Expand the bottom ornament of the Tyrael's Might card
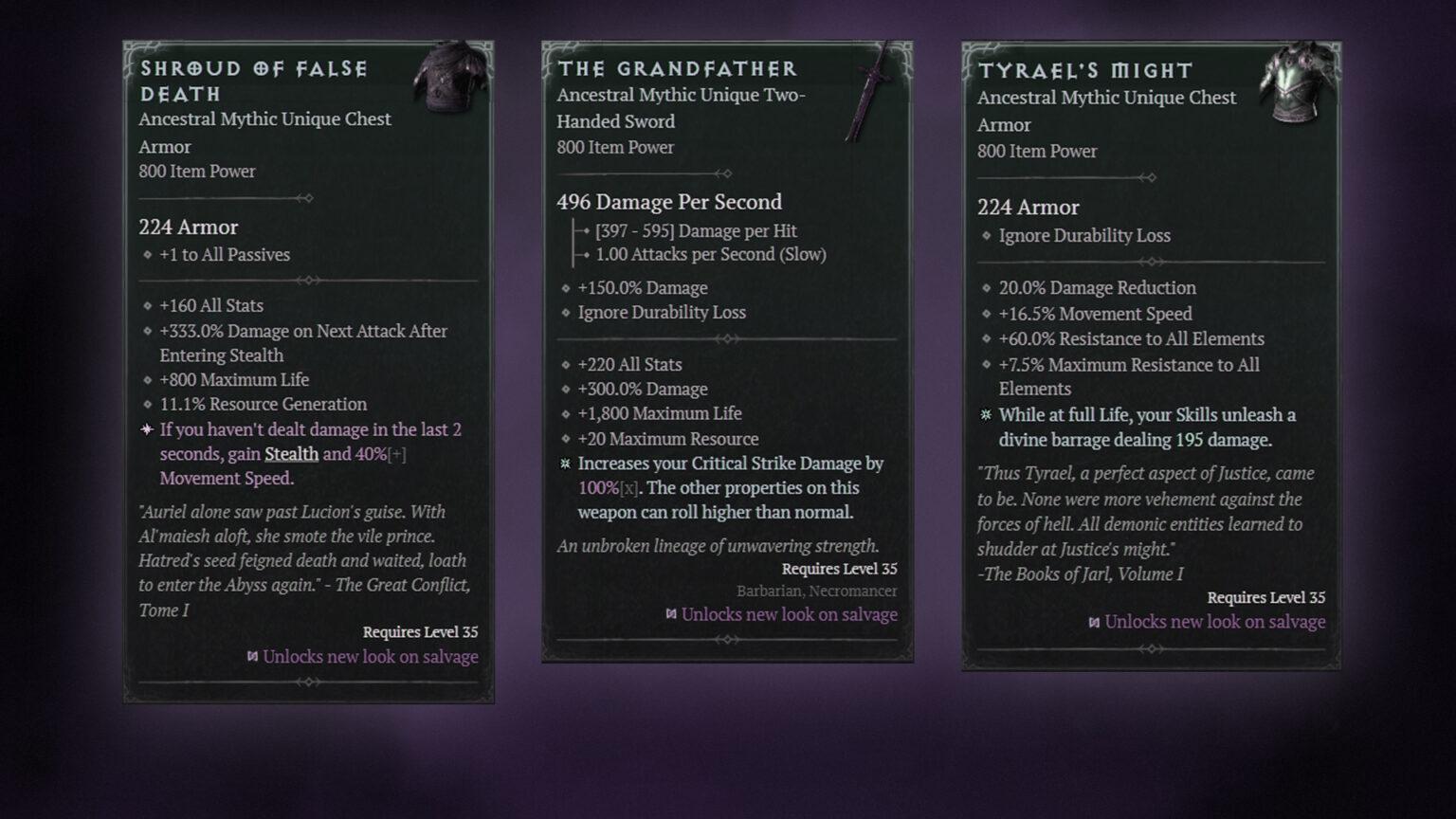Image resolution: width=1456 pixels, height=819 pixels. point(1150,650)
